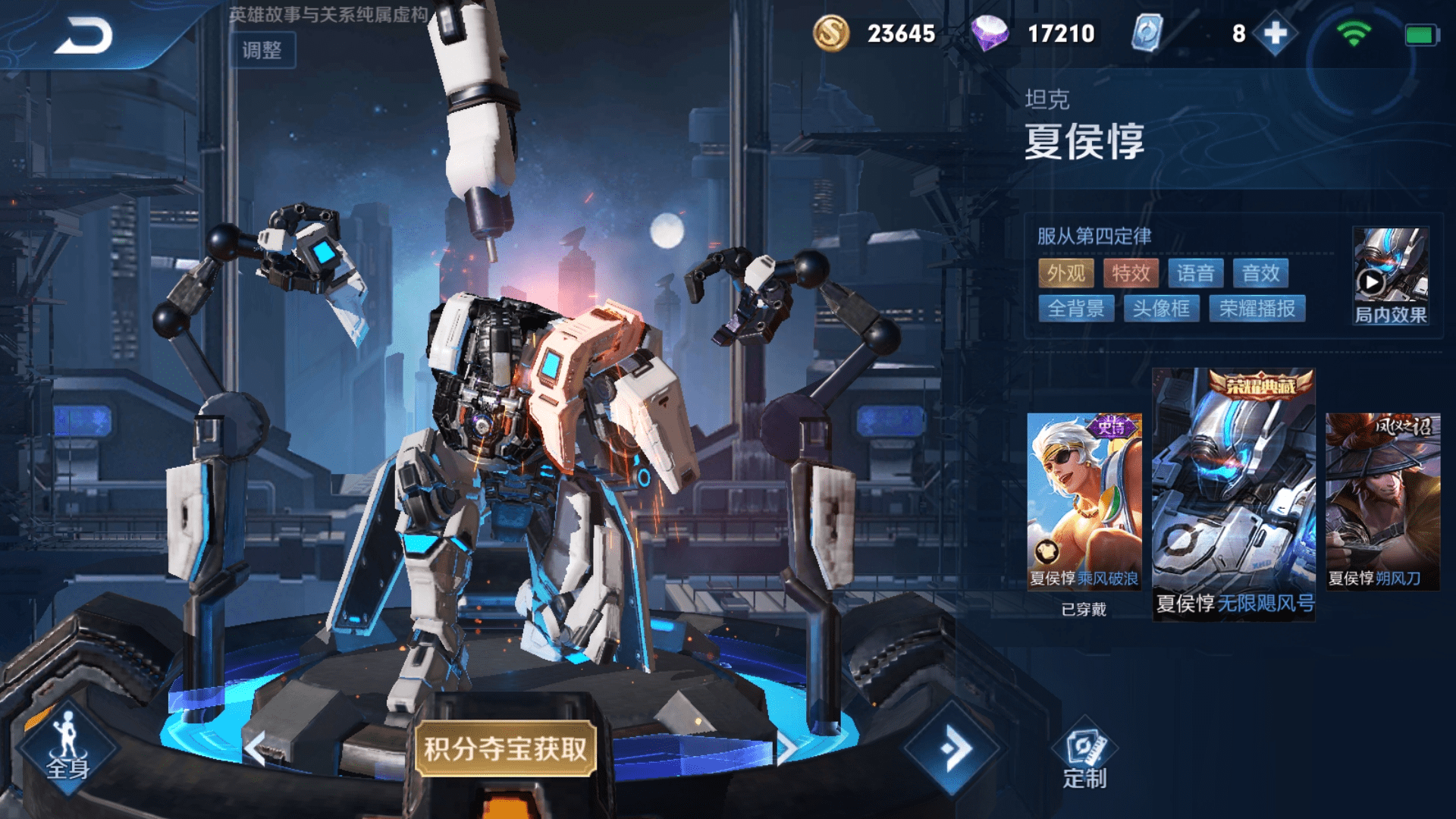Toggle the 音效 sound effect option
Image resolution: width=1456 pixels, height=819 pixels.
tap(1263, 274)
